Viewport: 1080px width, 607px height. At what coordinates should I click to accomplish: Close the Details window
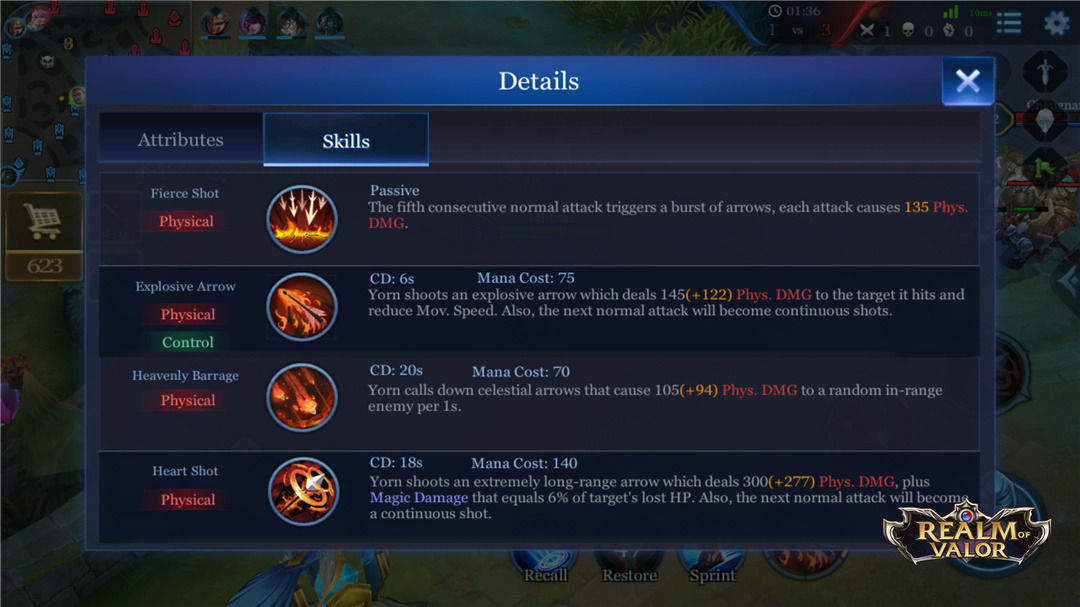click(x=967, y=81)
